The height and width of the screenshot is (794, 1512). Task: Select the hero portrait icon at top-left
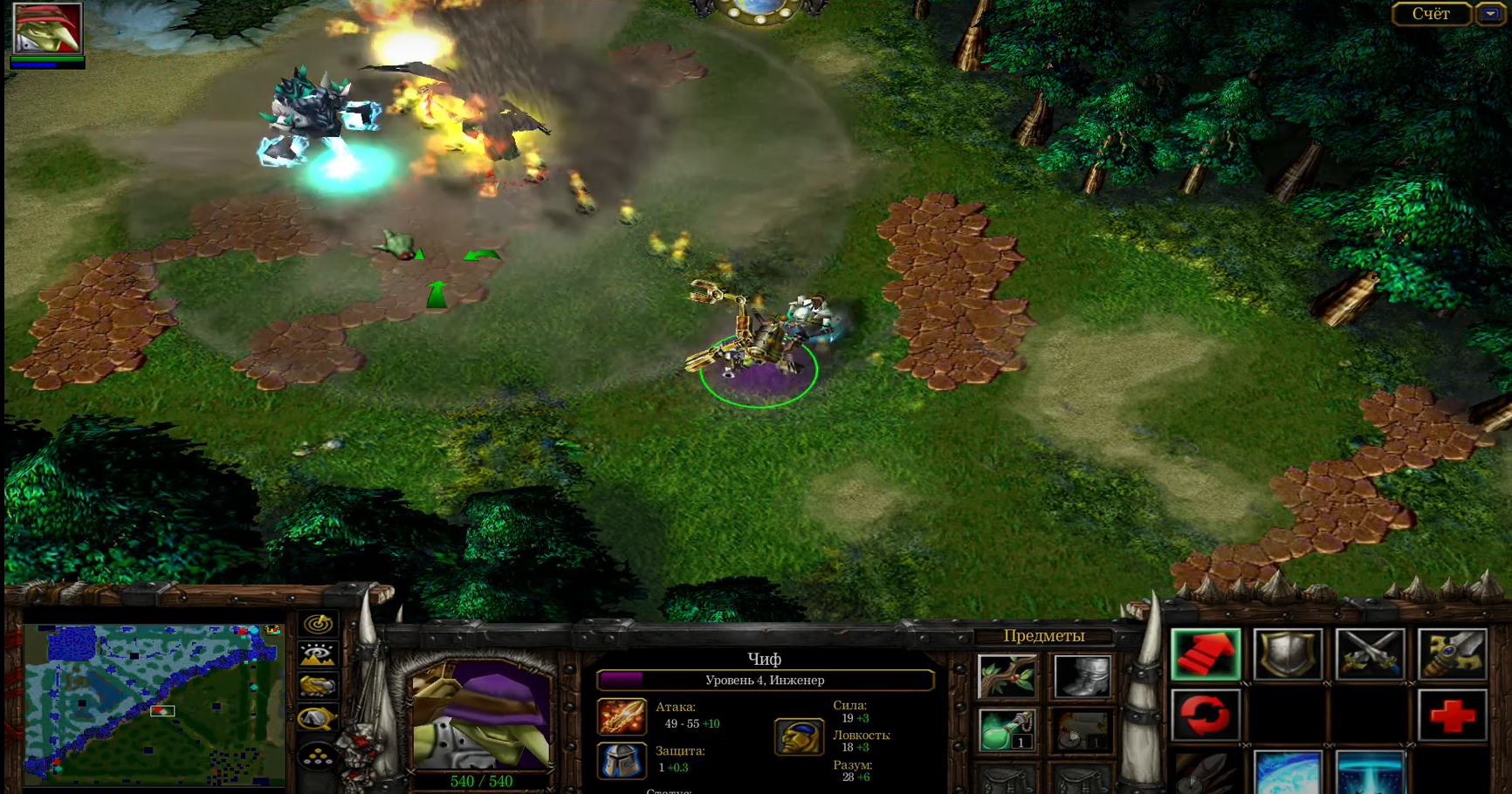(x=47, y=28)
